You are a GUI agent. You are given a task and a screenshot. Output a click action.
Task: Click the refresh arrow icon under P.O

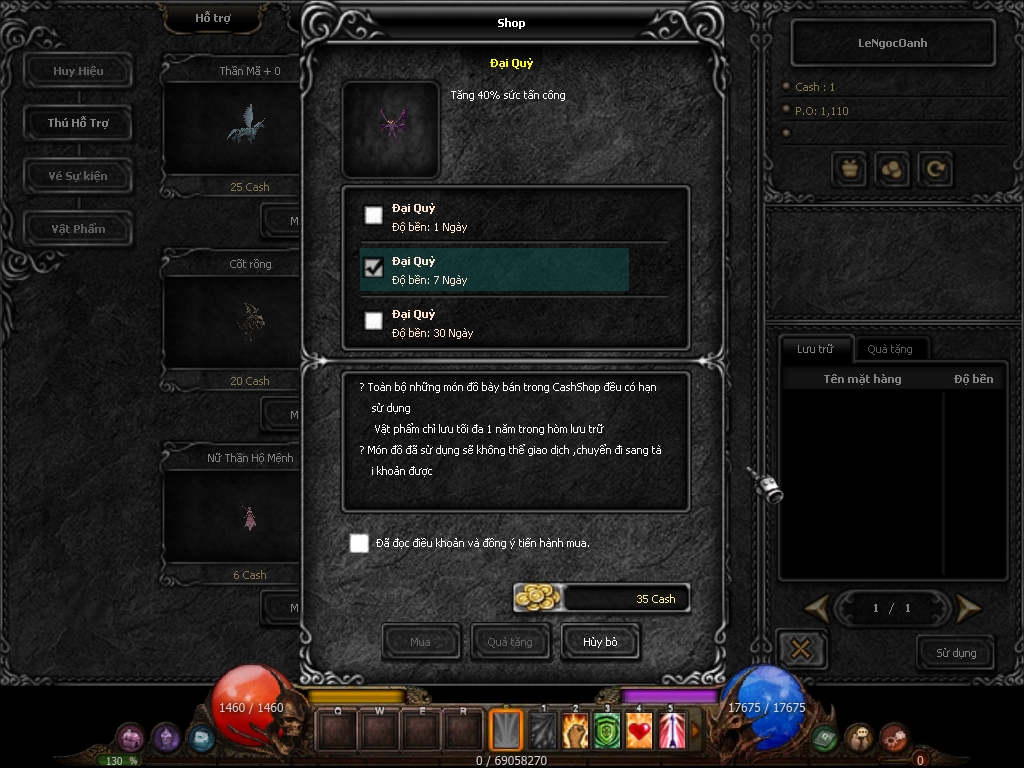936,170
